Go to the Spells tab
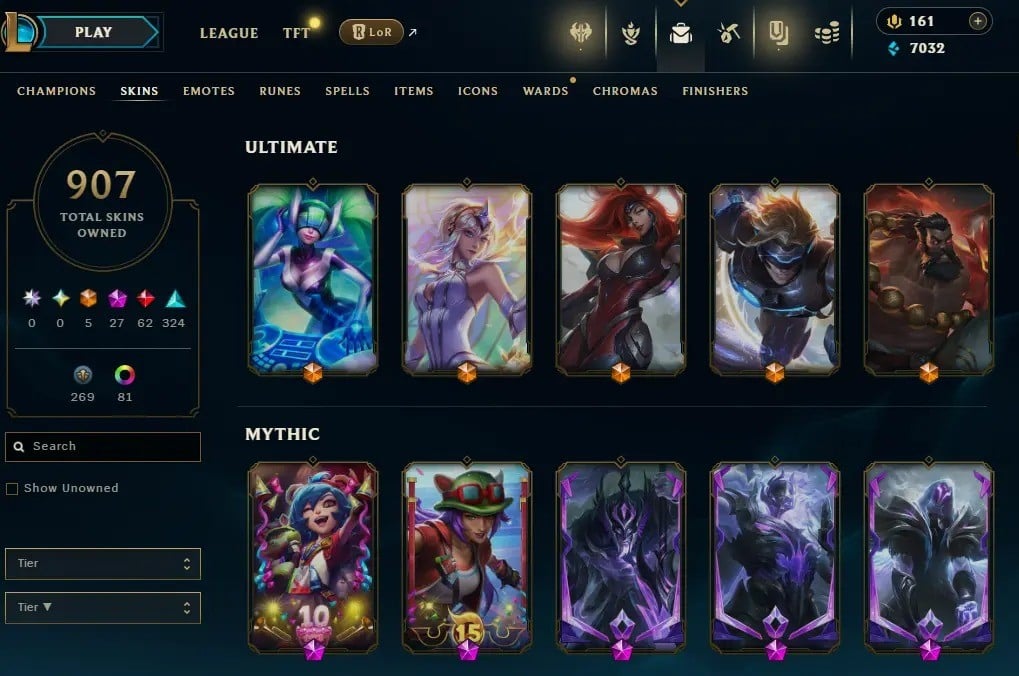The image size is (1019, 676). (347, 91)
